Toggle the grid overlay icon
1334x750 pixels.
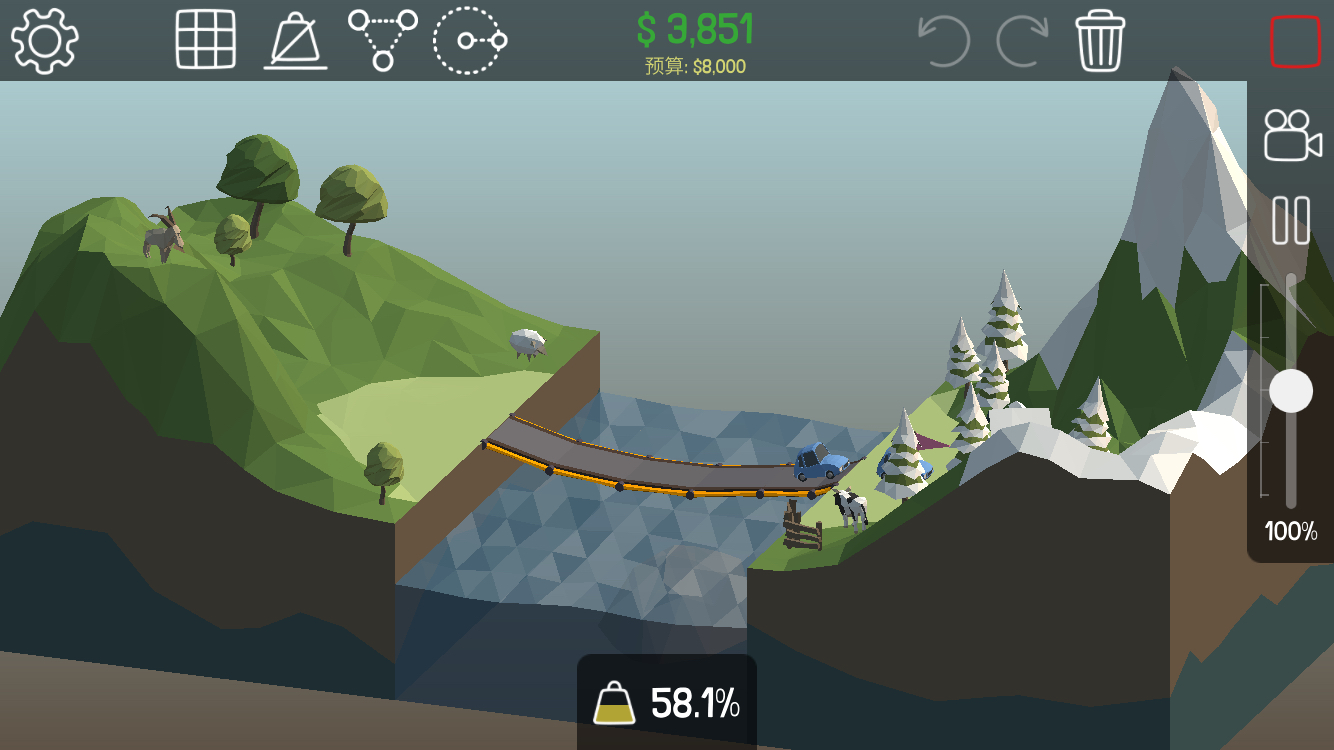[x=205, y=40]
